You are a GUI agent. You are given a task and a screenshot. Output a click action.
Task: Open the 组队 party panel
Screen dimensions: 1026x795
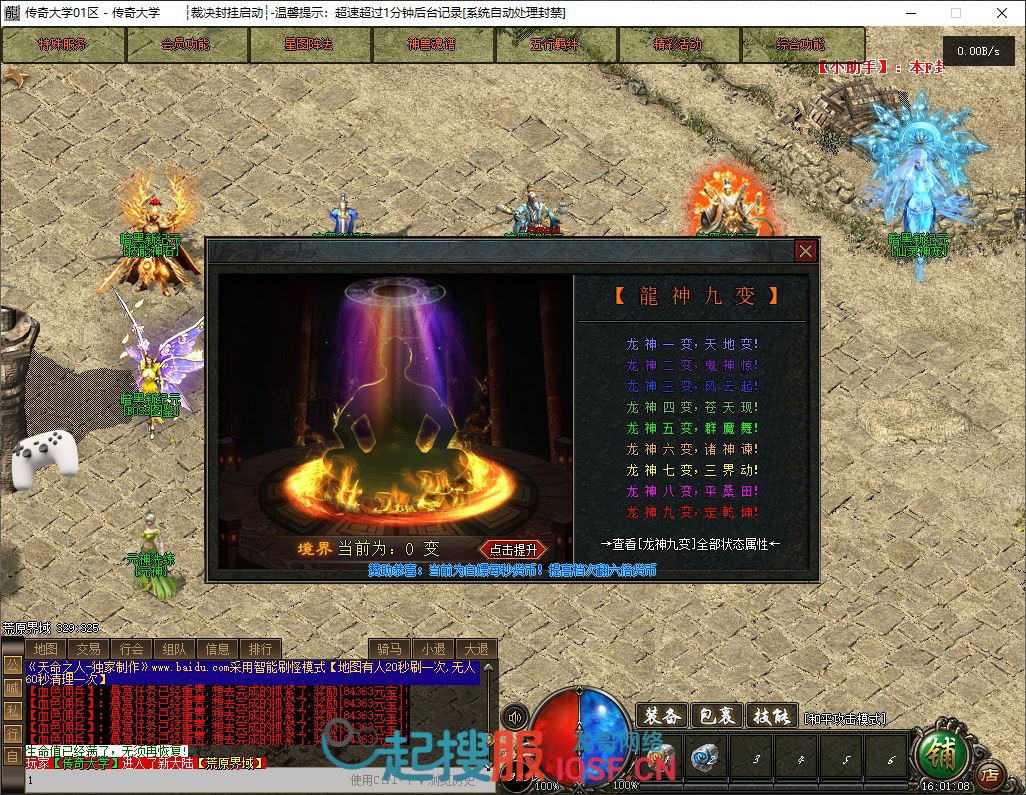(174, 649)
